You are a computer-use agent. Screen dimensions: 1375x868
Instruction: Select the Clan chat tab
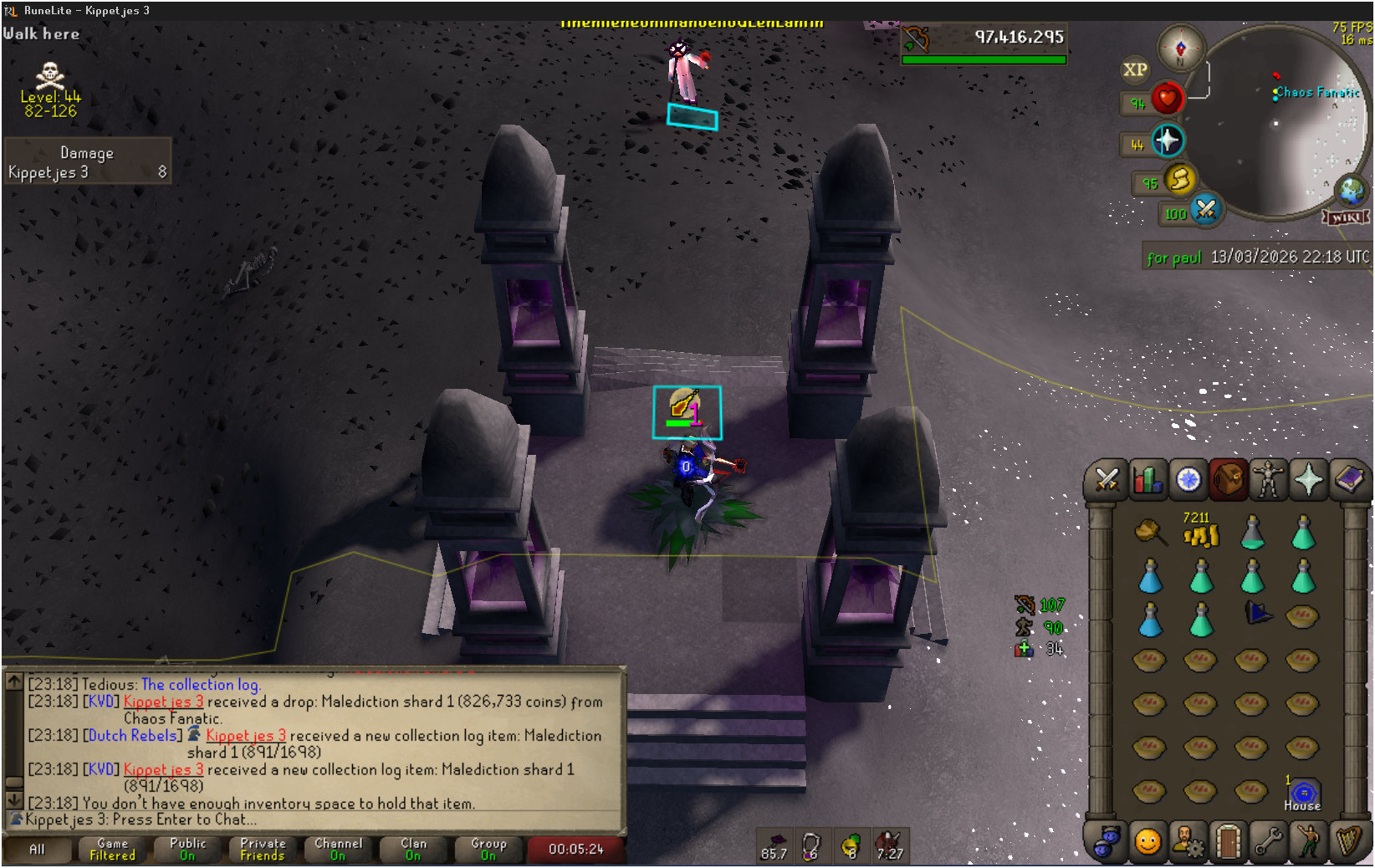[413, 850]
